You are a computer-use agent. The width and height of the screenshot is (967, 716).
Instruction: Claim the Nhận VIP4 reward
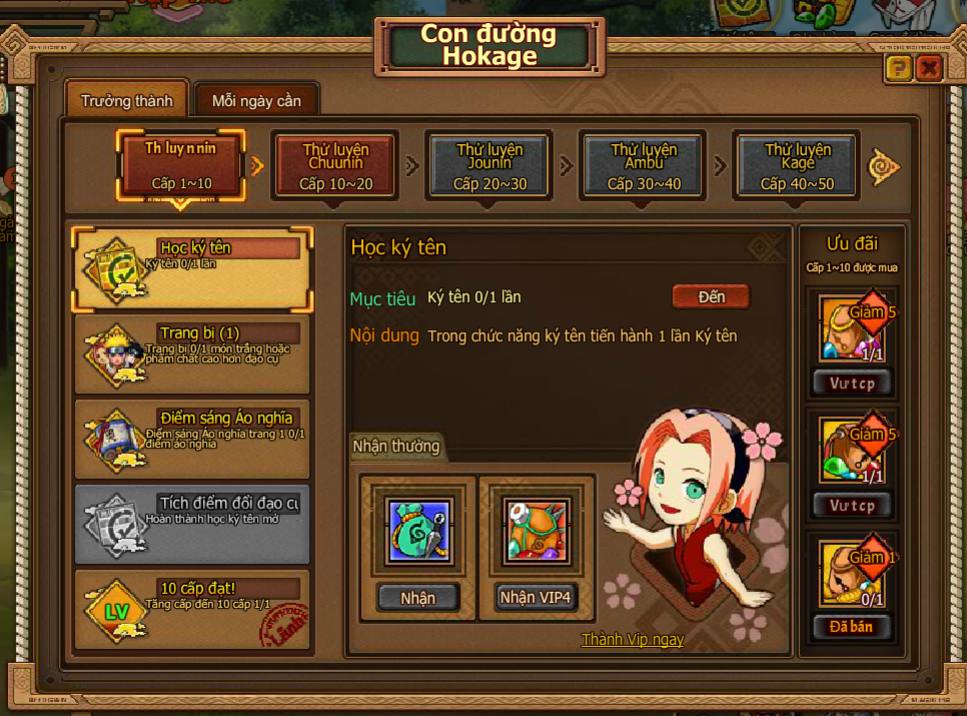(x=535, y=597)
